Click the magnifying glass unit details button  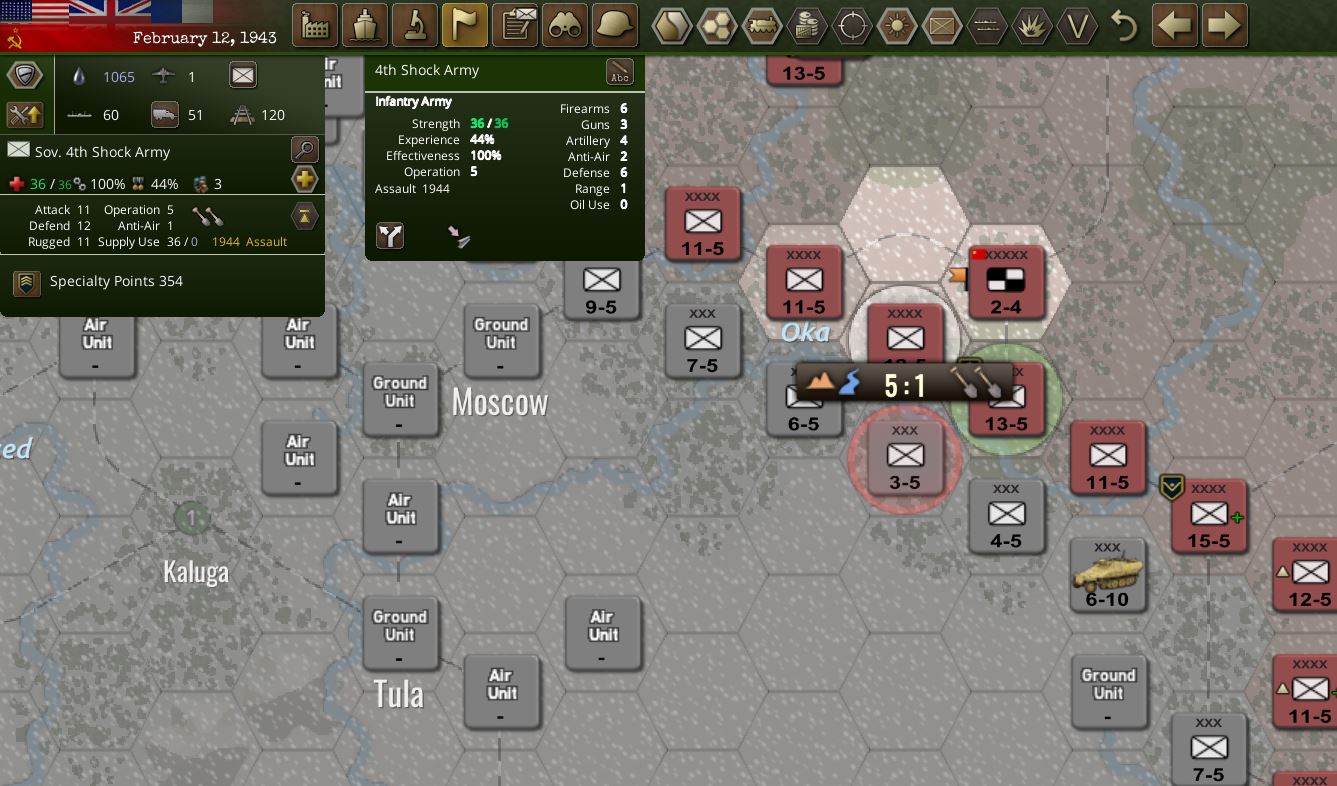coord(304,150)
